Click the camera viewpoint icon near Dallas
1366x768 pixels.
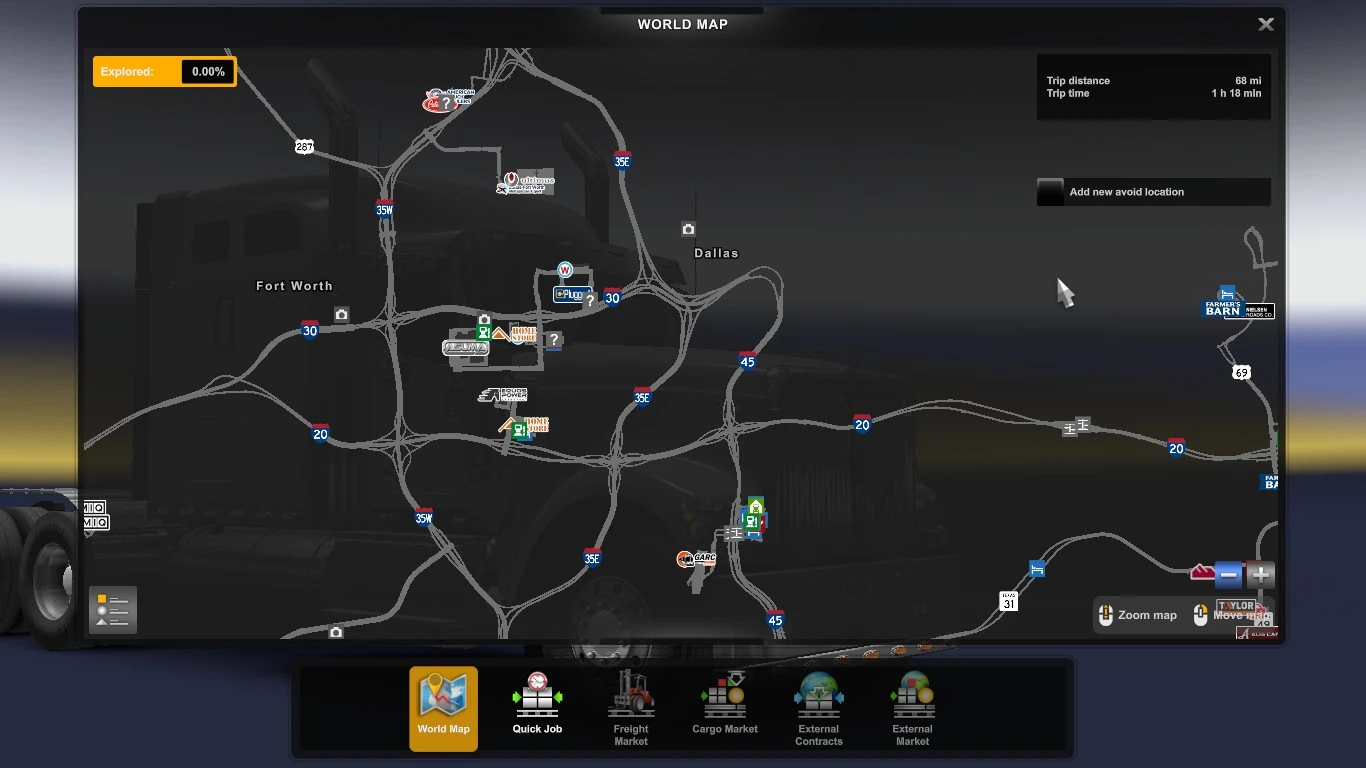[688, 229]
